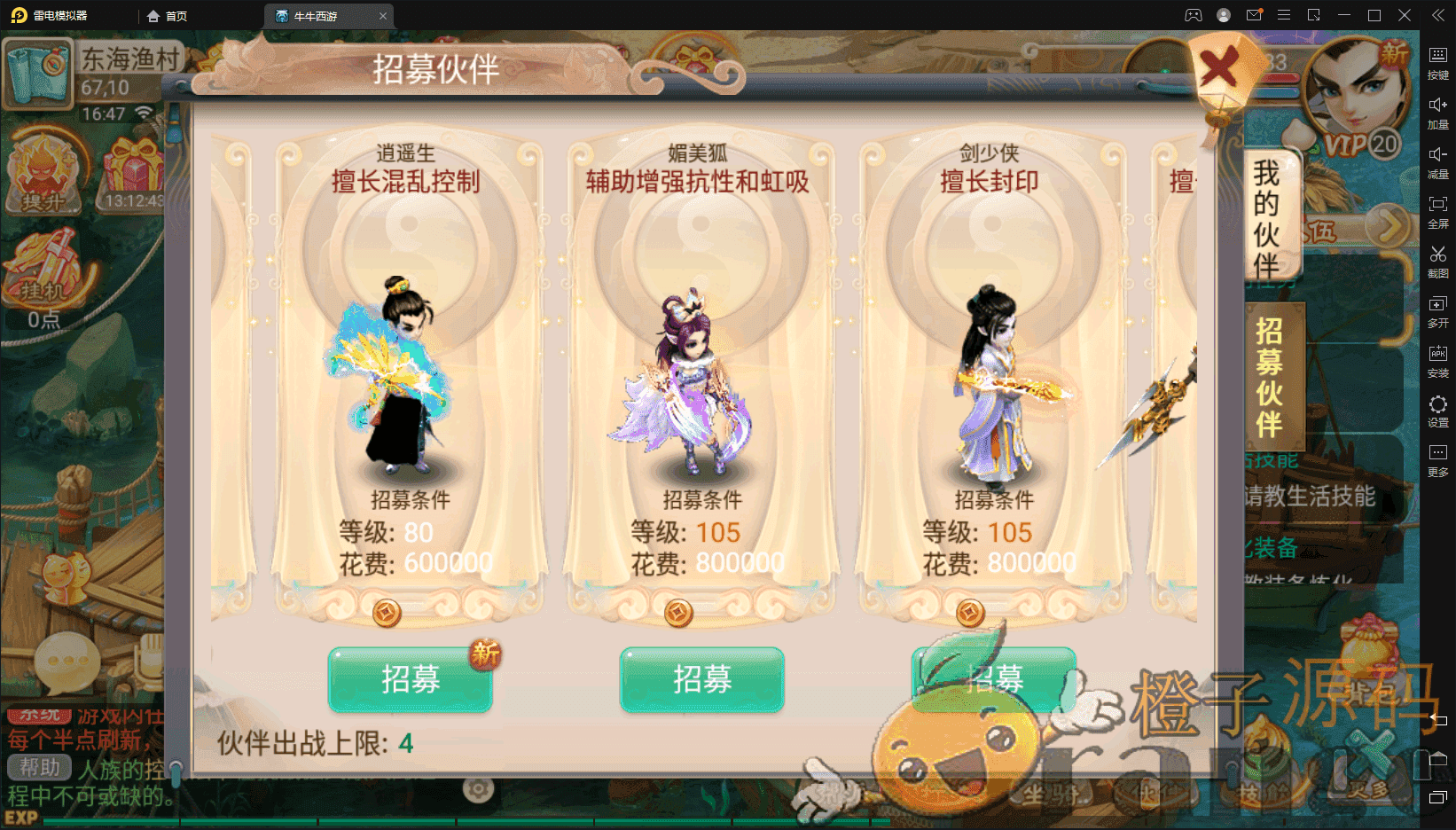
Task: Open the hamburger menu in the titlebar
Action: pyautogui.click(x=1282, y=15)
